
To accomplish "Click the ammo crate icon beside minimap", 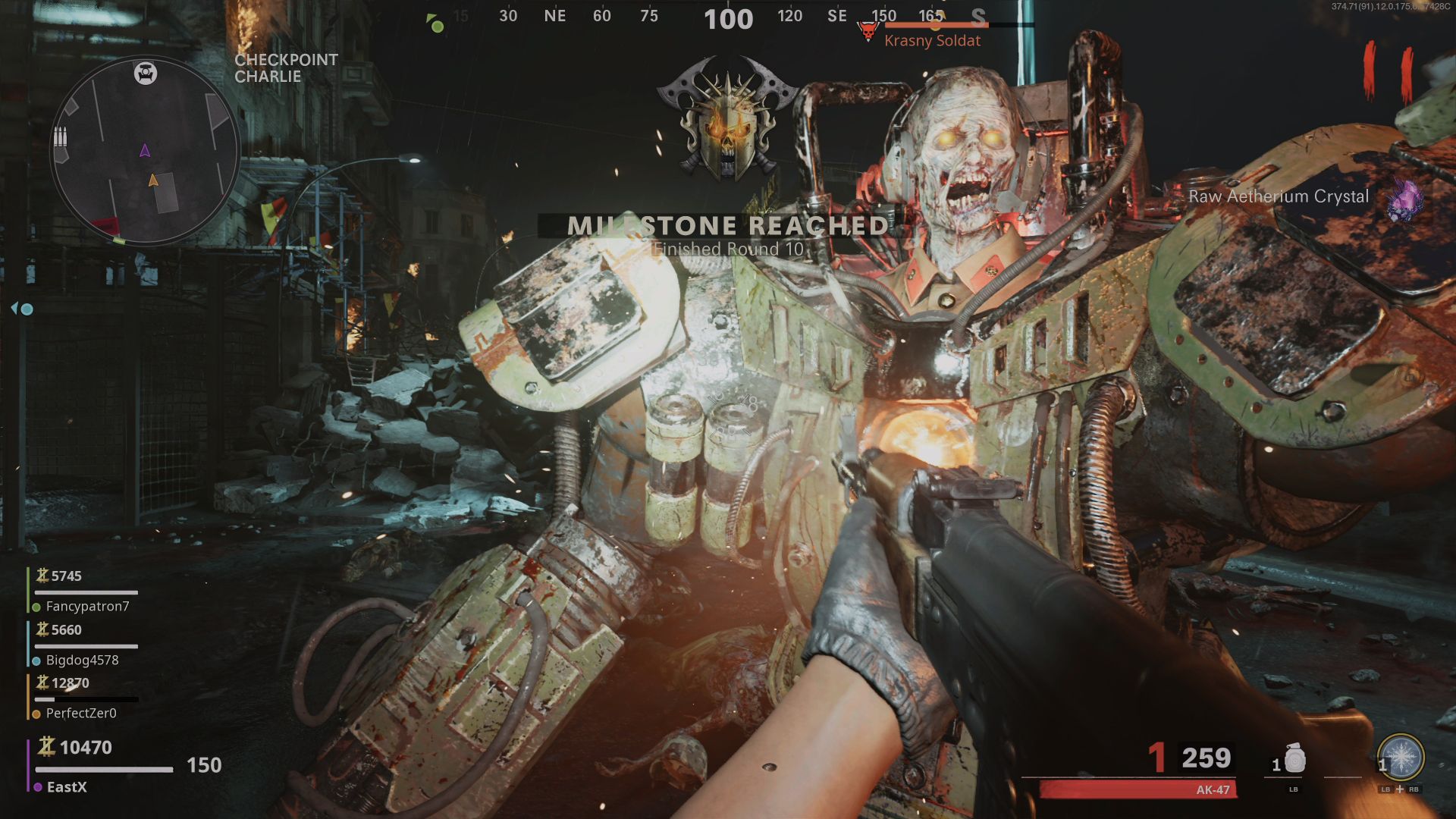I will [x=61, y=137].
